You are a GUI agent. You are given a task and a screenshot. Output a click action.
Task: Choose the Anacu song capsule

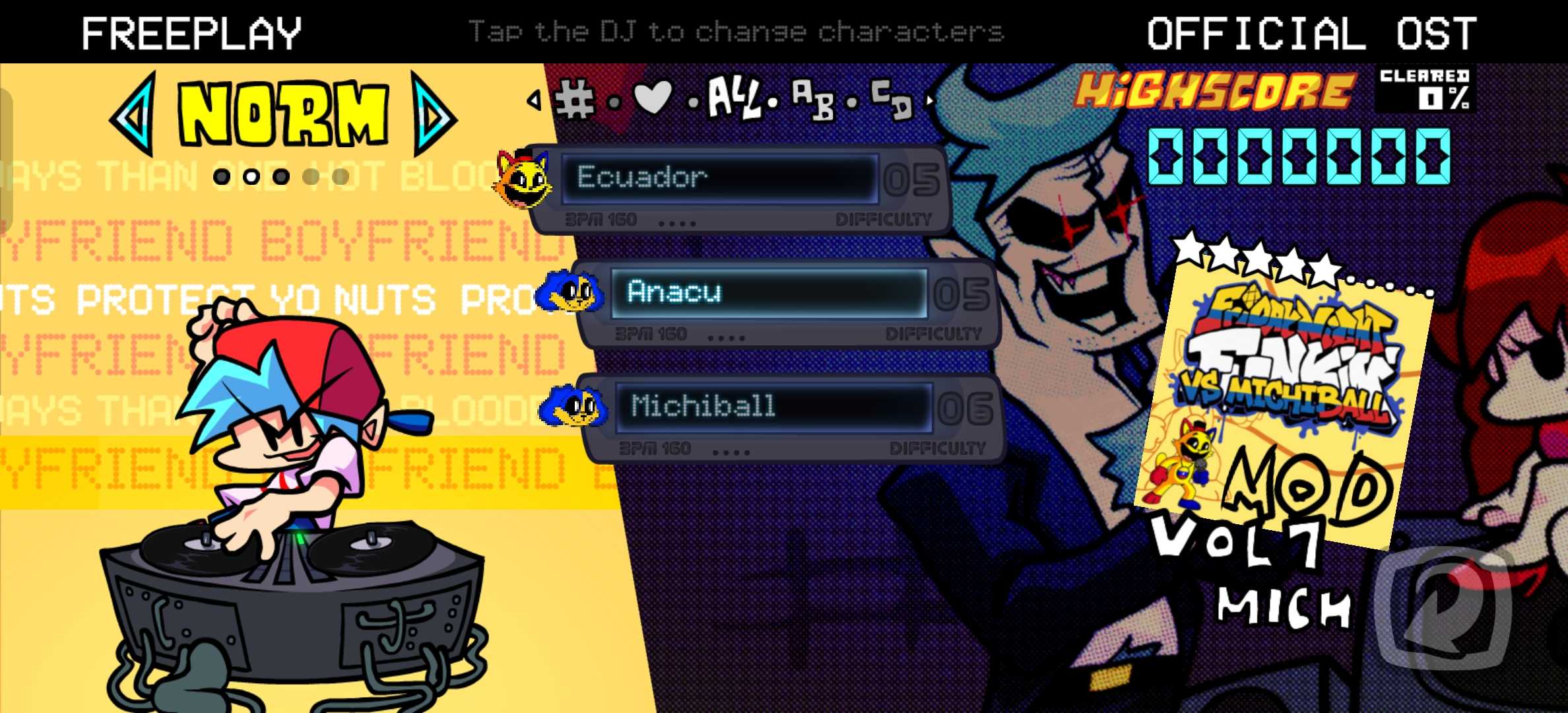tap(769, 292)
